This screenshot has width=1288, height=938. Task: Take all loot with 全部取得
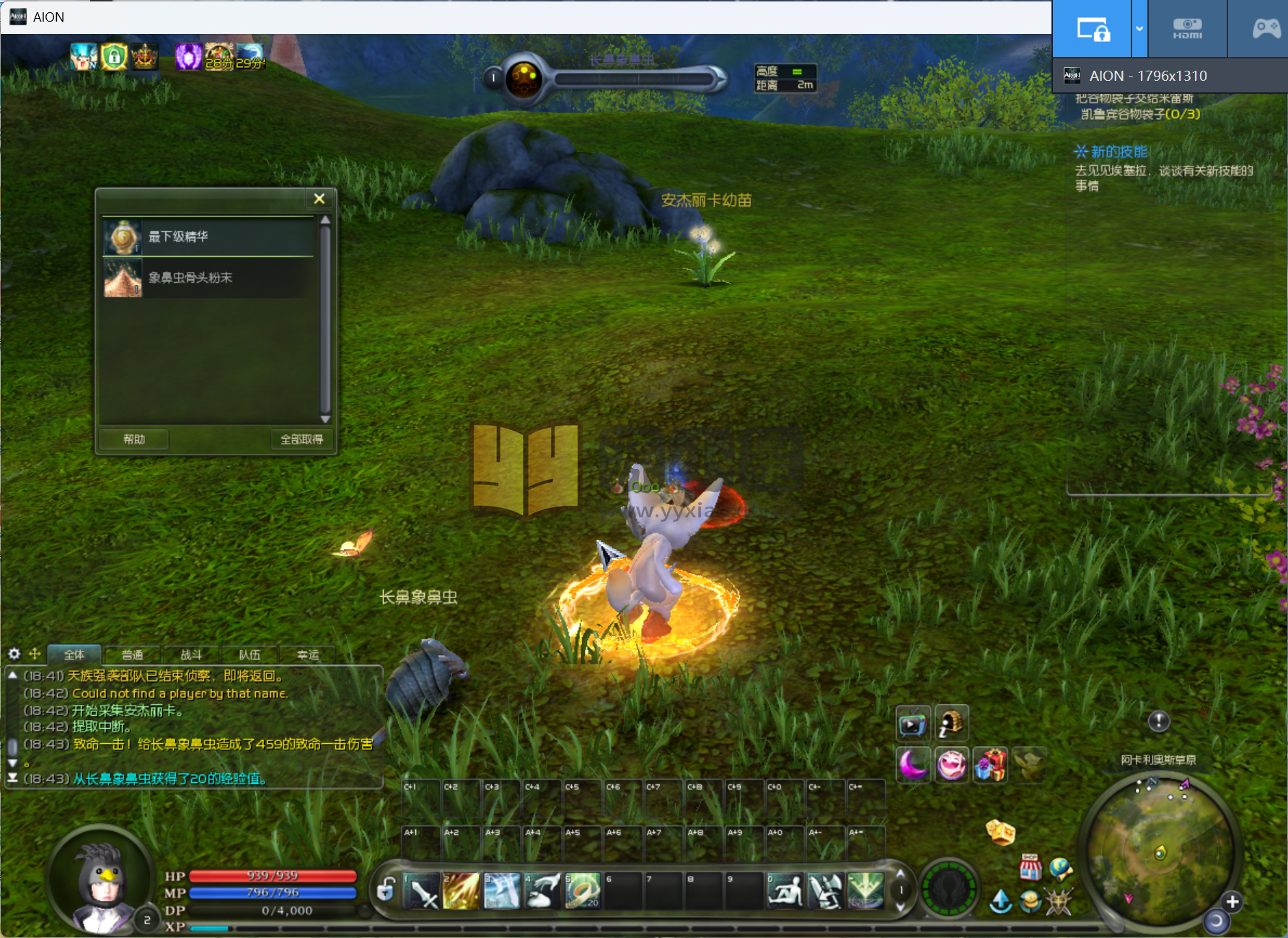click(x=301, y=439)
